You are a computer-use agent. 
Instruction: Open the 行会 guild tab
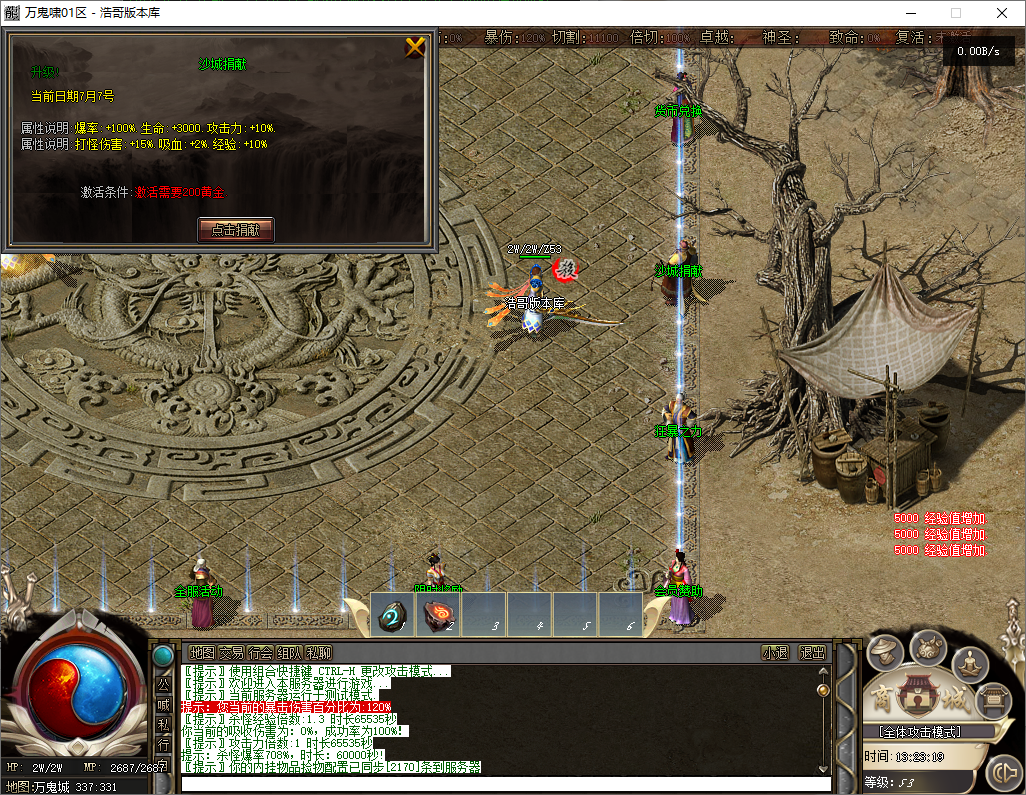pyautogui.click(x=260, y=652)
